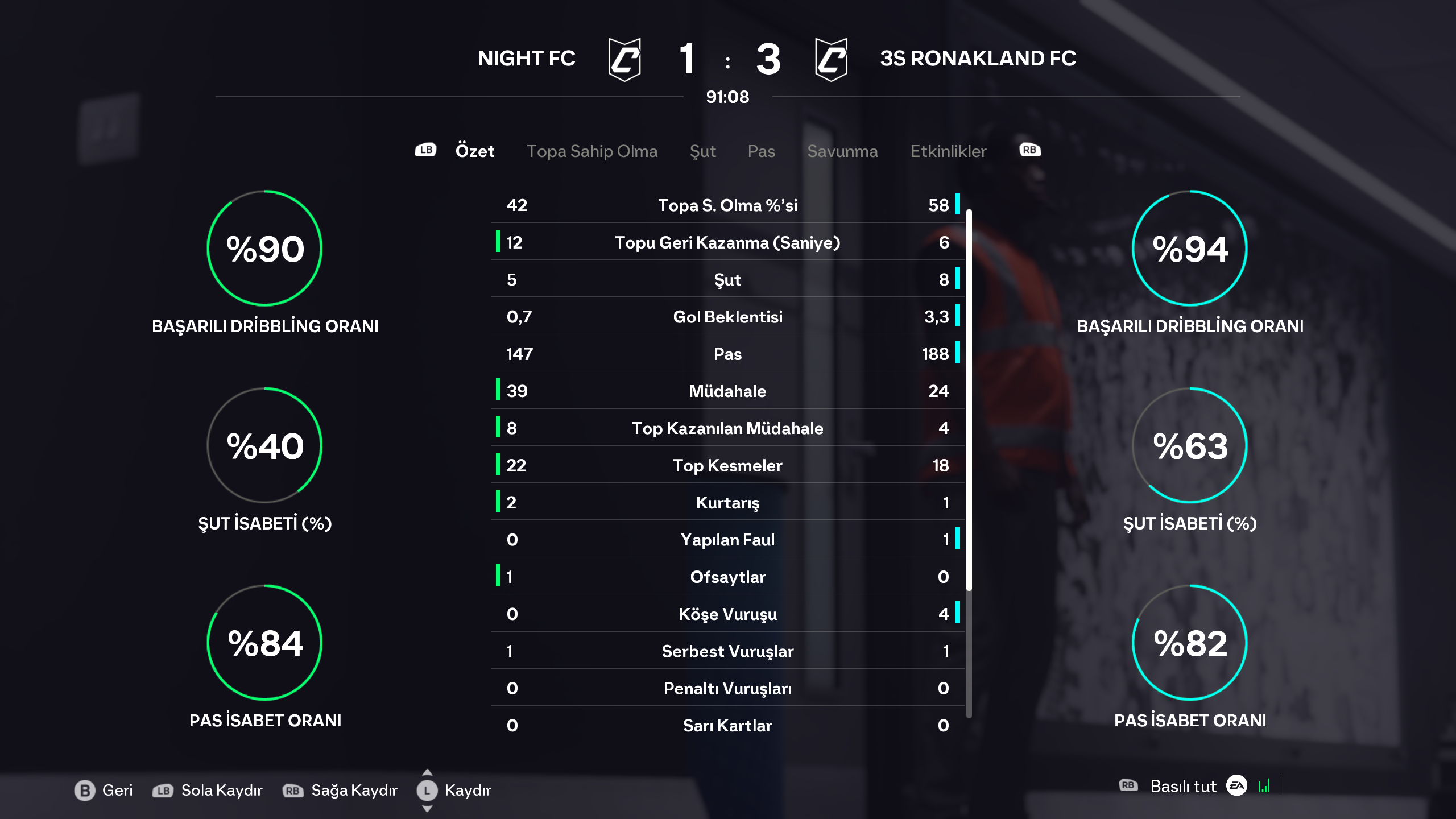Choose the Topa S. Olma %'si row
The image size is (1456, 819).
[727, 205]
